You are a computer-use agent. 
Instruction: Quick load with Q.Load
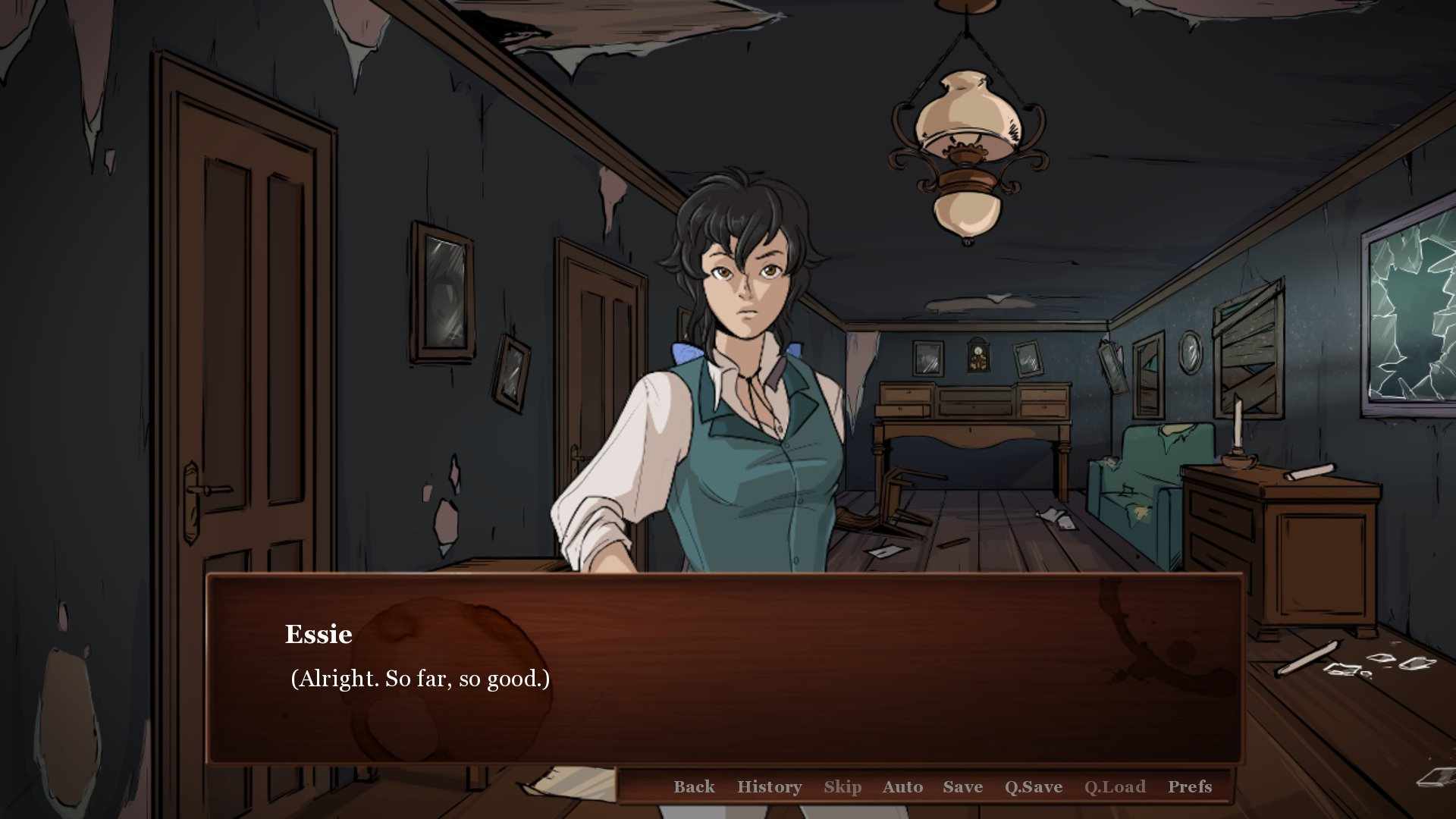[x=1114, y=786]
